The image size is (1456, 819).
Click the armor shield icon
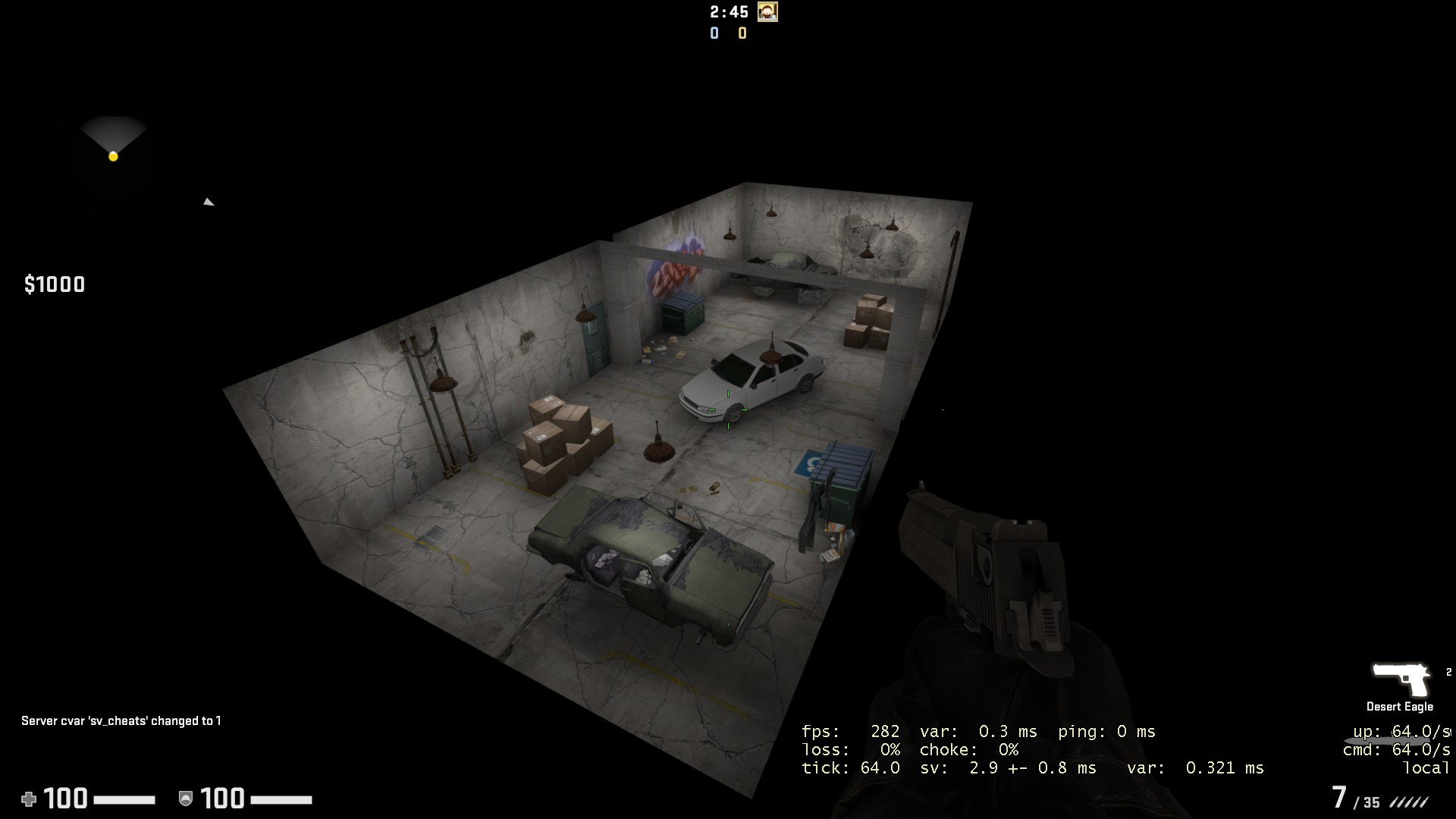[x=186, y=799]
